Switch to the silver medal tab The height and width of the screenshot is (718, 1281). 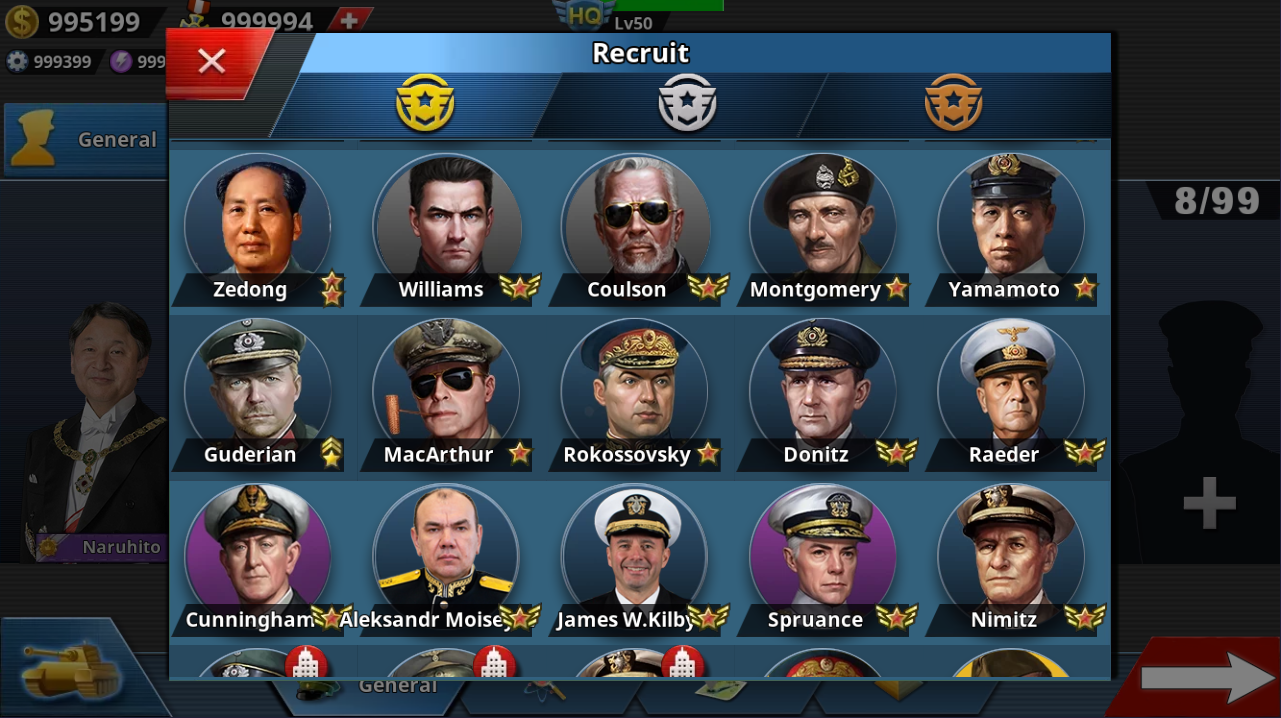coord(687,103)
